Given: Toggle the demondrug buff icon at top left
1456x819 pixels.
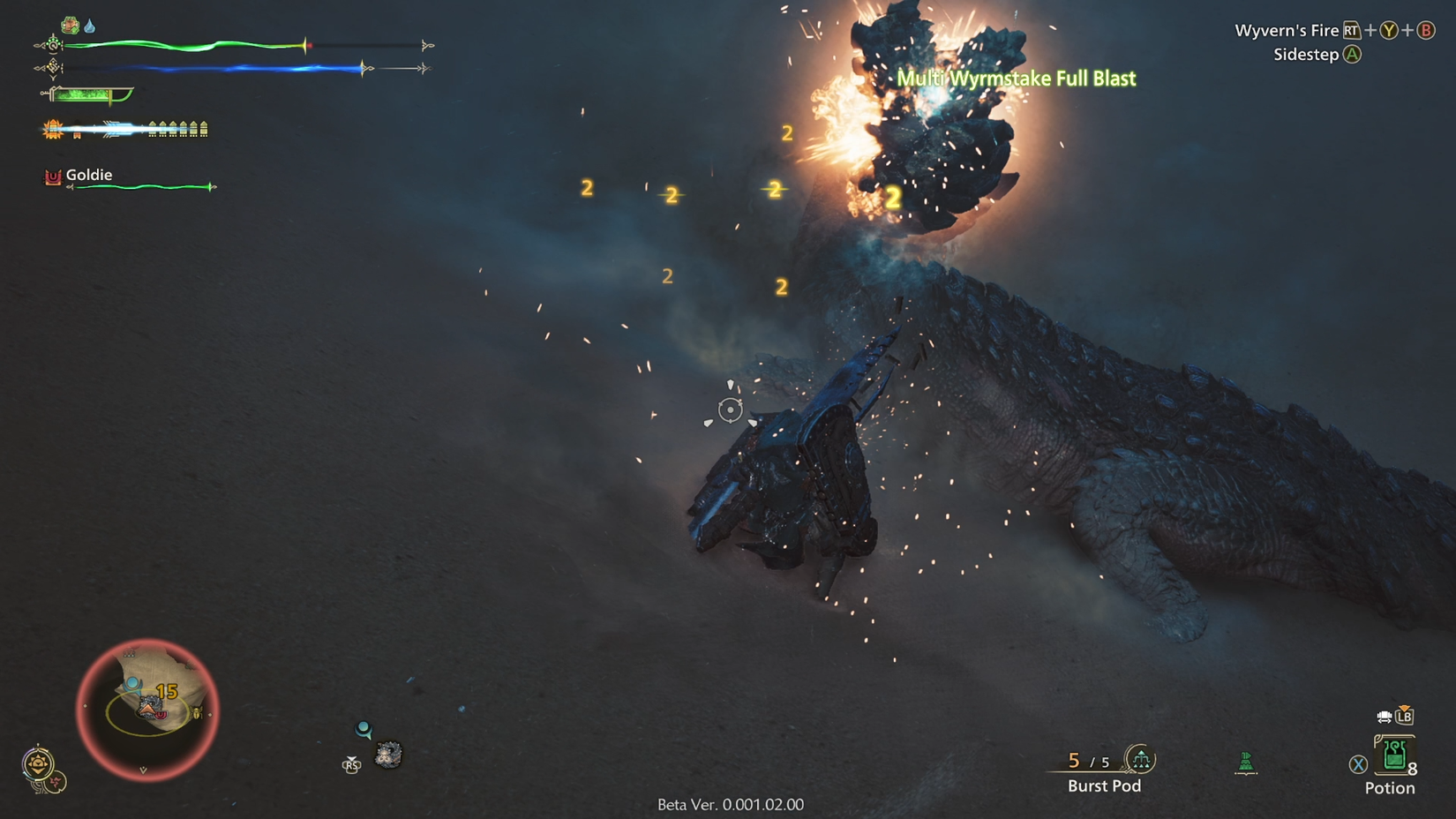Looking at the screenshot, I should pyautogui.click(x=71, y=24).
